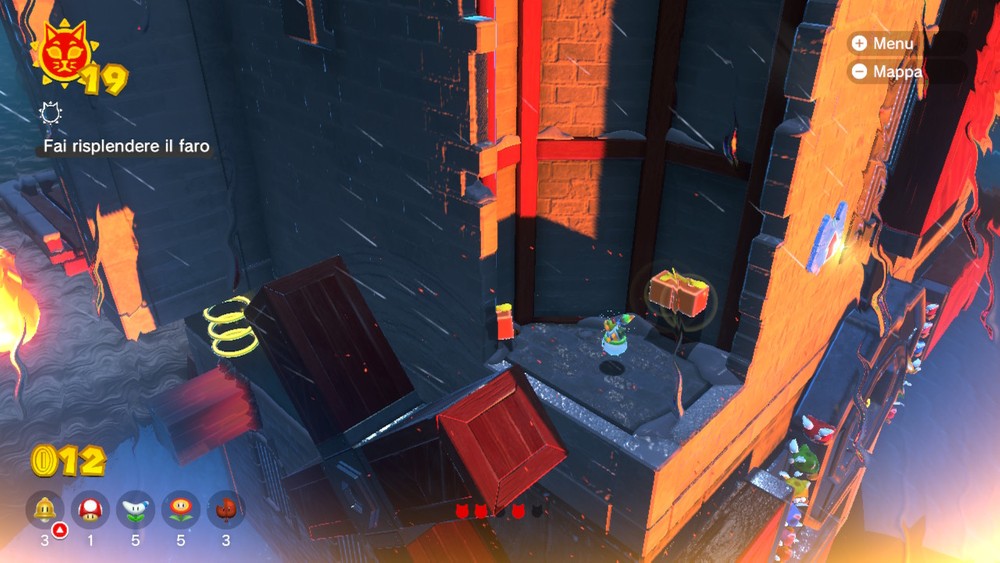Select the Super Bell in the item reserve

click(x=44, y=509)
